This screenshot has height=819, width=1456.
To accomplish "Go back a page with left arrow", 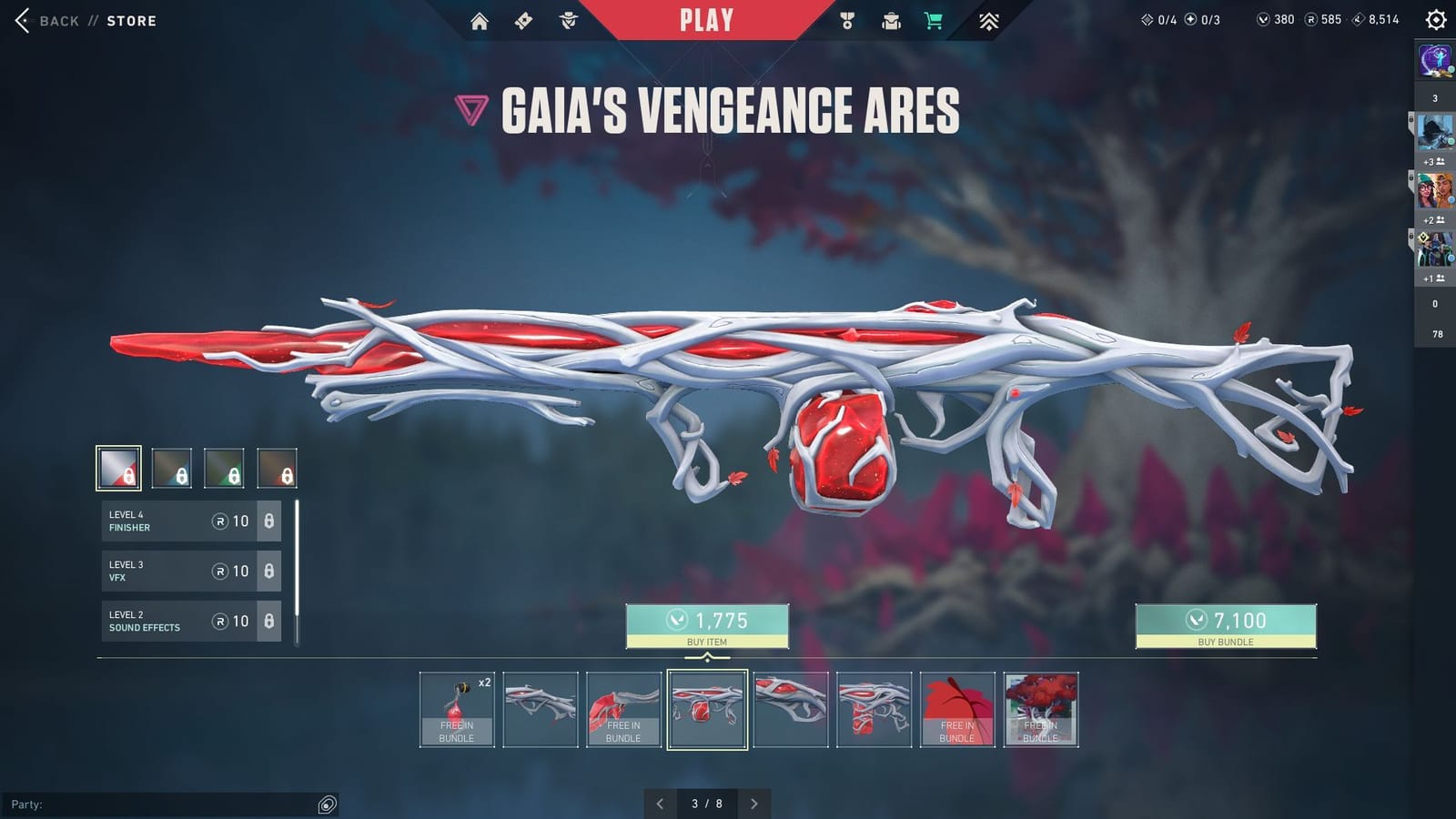I will (662, 804).
